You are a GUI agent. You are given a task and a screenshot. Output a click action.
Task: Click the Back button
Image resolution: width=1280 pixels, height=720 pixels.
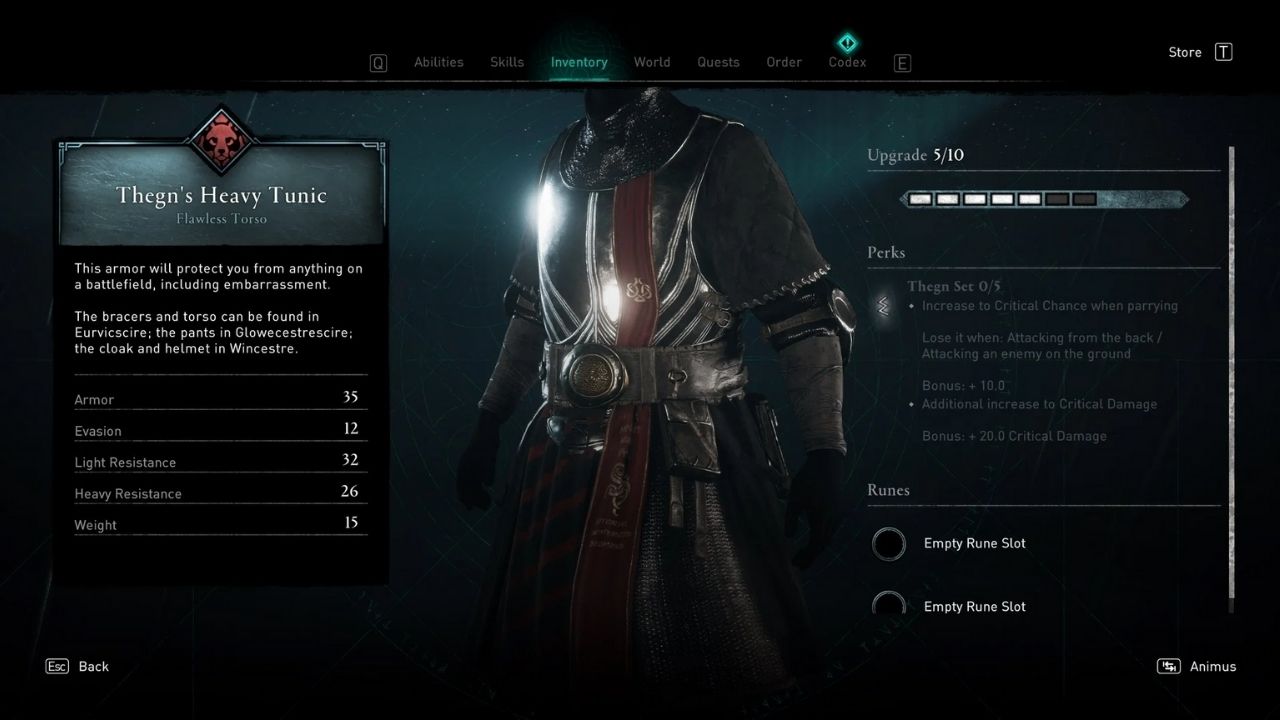pos(93,666)
